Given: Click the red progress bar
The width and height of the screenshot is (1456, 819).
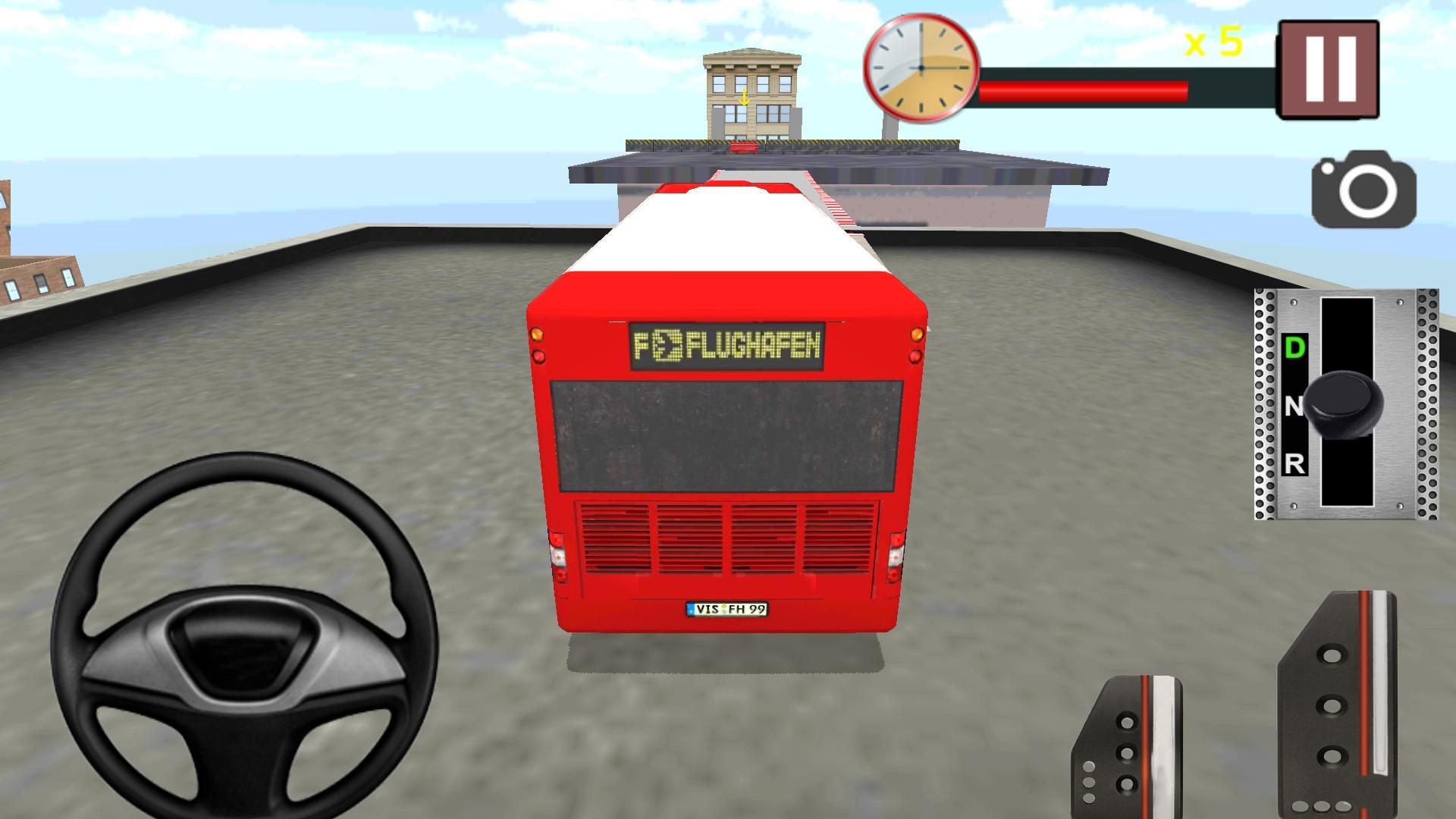Looking at the screenshot, I should point(1084,89).
